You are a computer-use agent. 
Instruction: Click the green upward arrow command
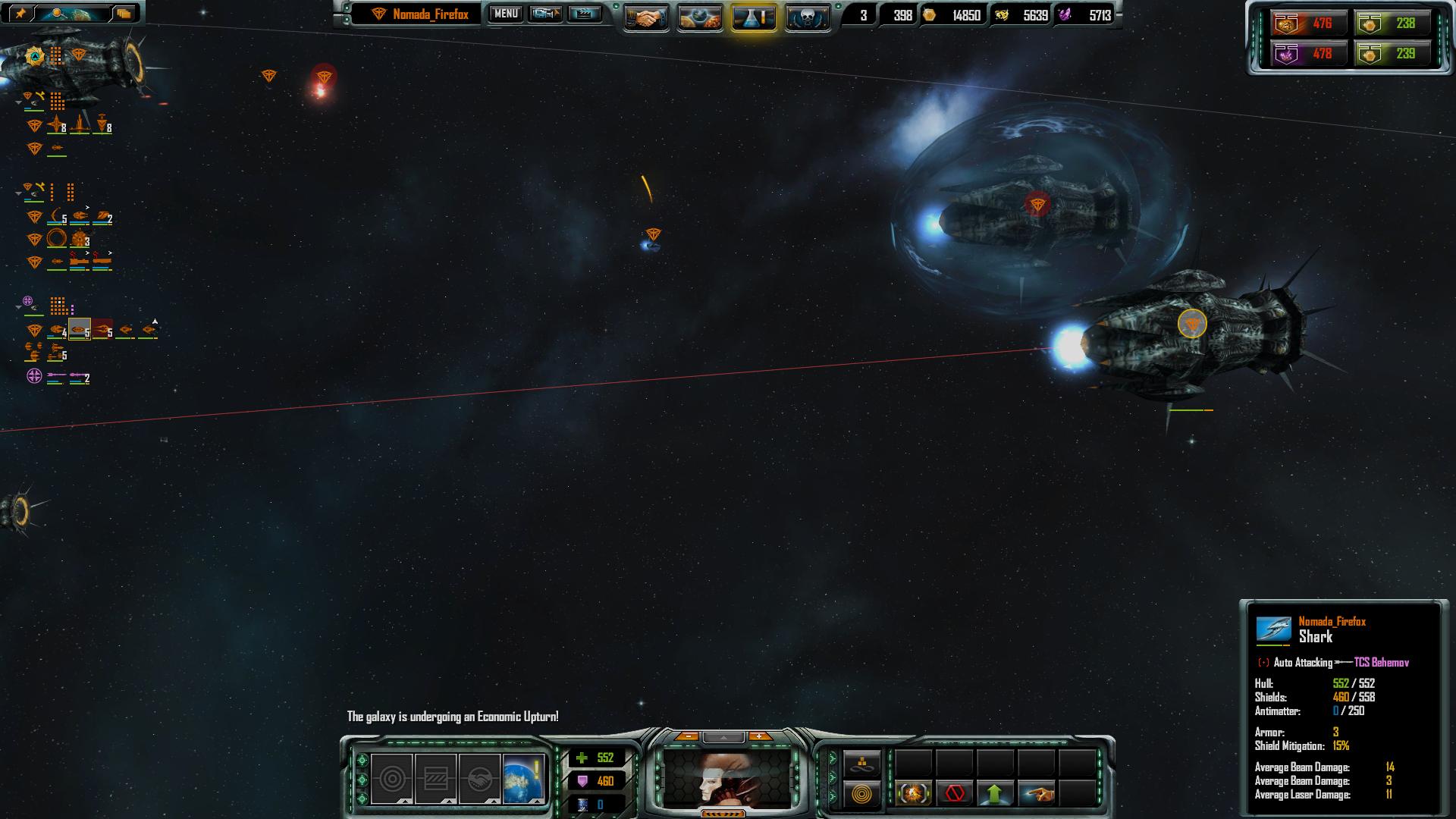point(995,794)
